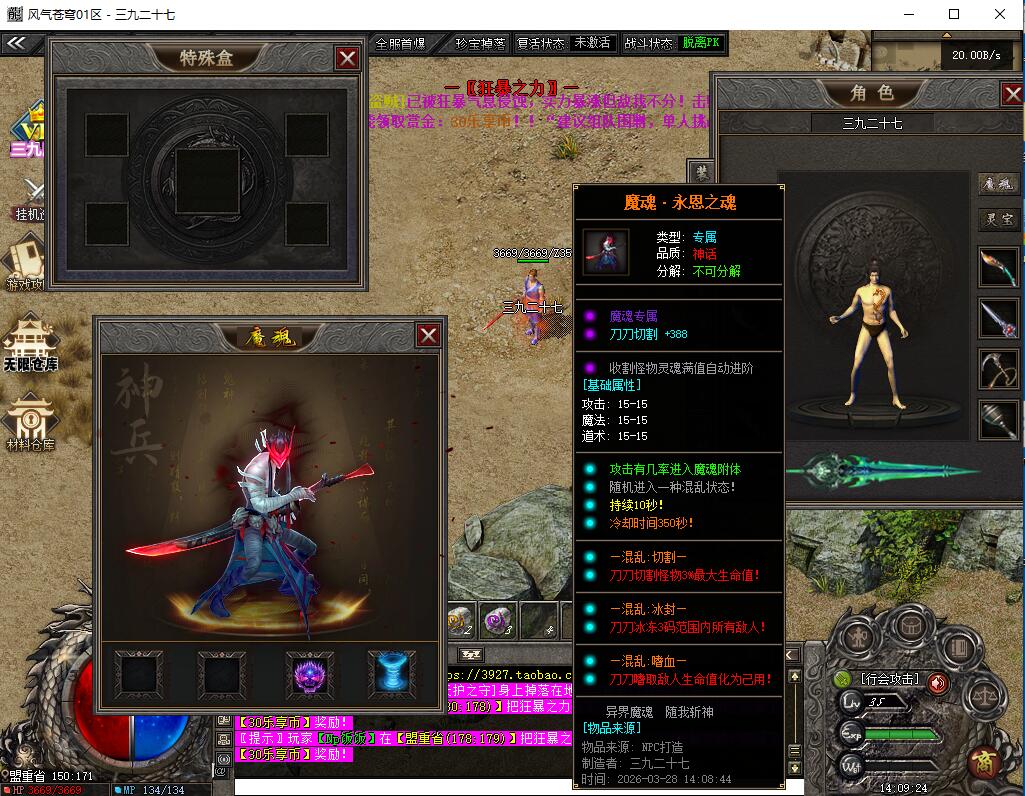Select the silver dagger equipment slot
The width and height of the screenshot is (1025, 796).
(998, 318)
